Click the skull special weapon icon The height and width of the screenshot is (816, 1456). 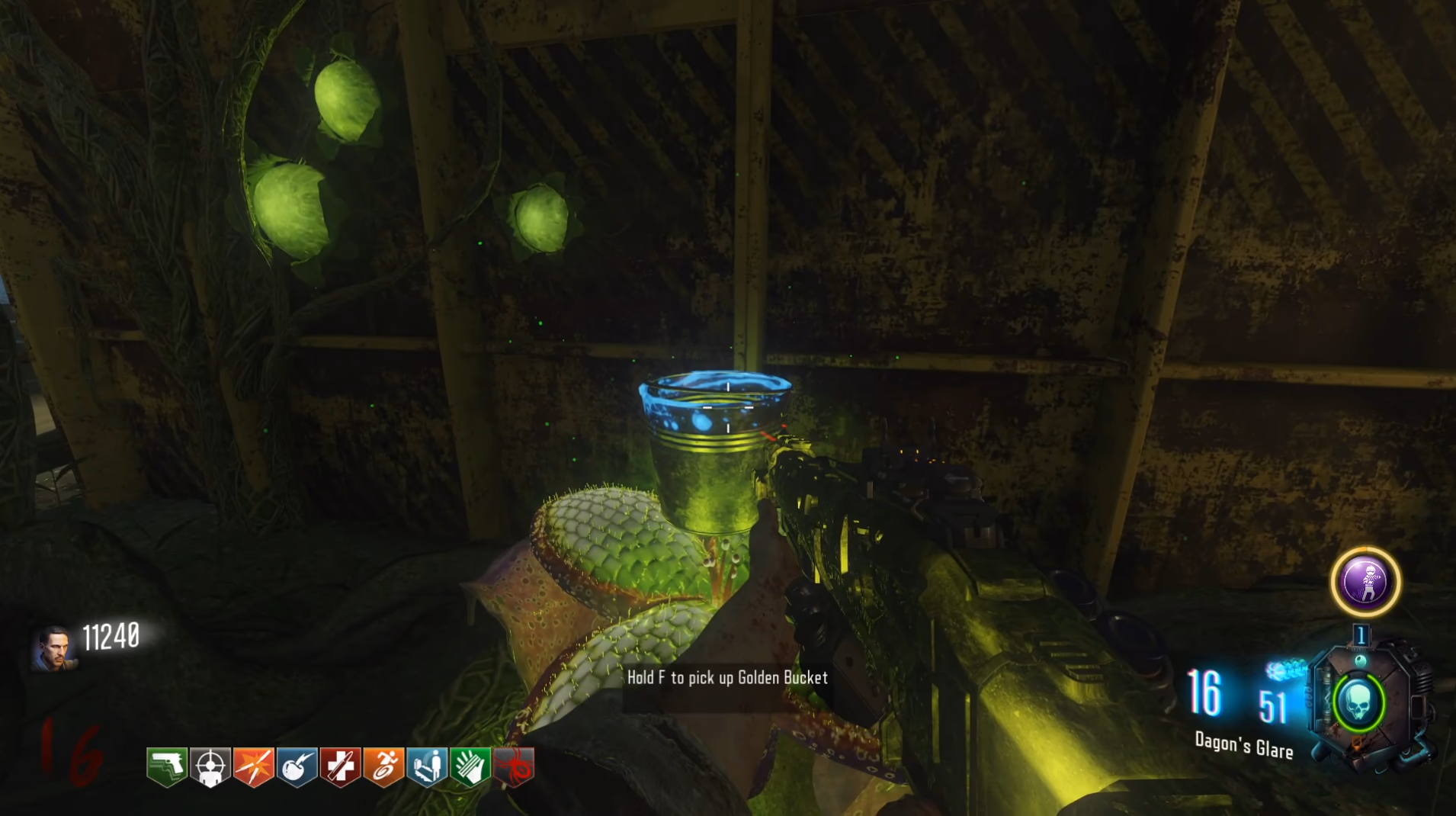tap(1359, 703)
